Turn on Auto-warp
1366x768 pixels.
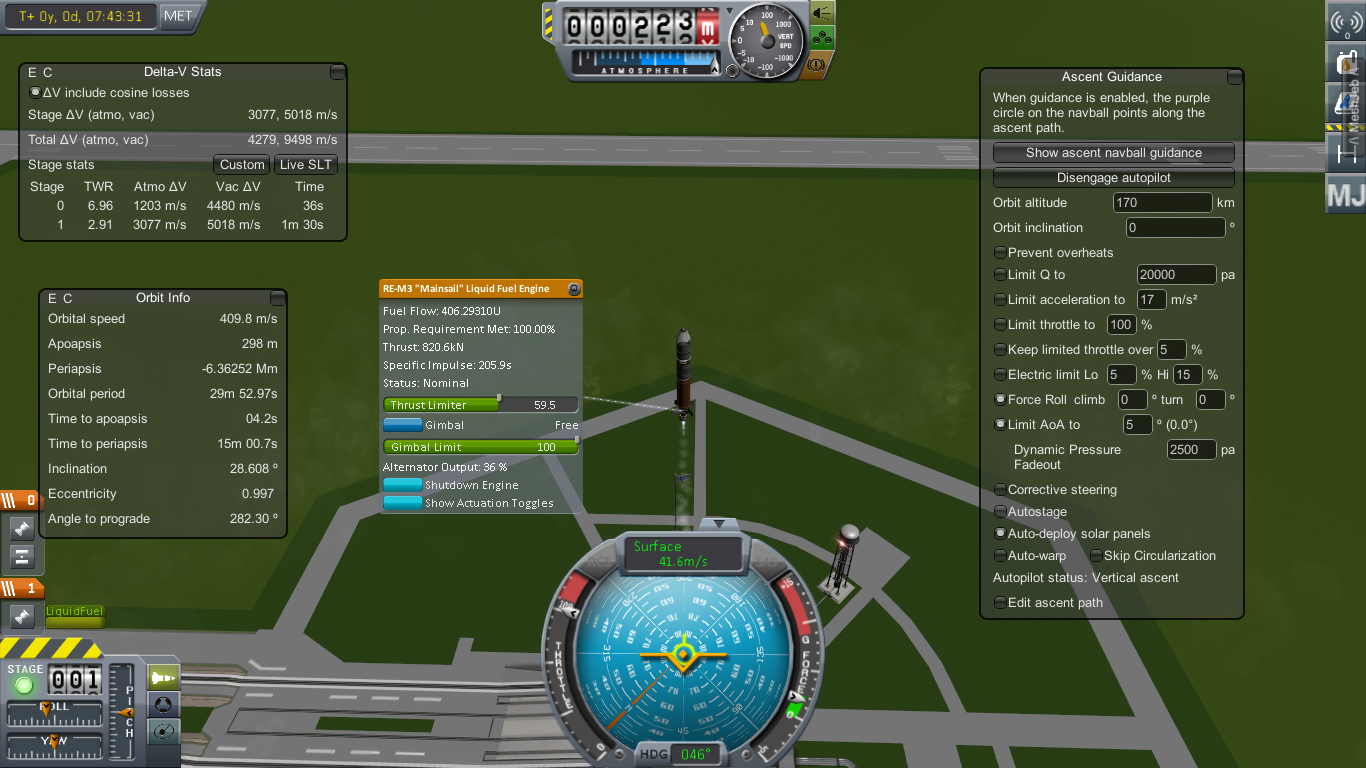pos(1000,556)
